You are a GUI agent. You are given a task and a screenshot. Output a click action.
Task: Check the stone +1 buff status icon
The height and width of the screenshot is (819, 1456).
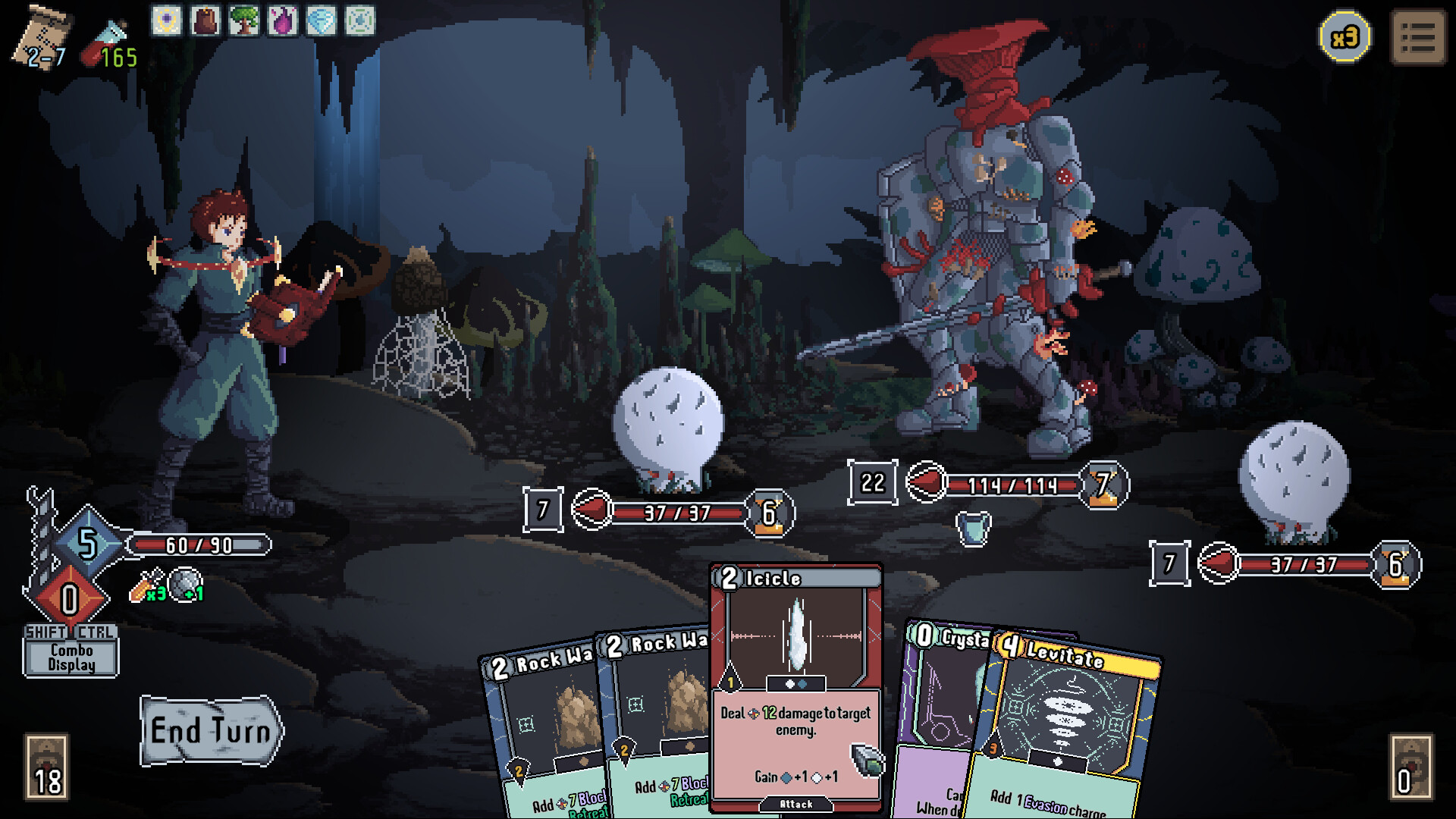coord(186,585)
